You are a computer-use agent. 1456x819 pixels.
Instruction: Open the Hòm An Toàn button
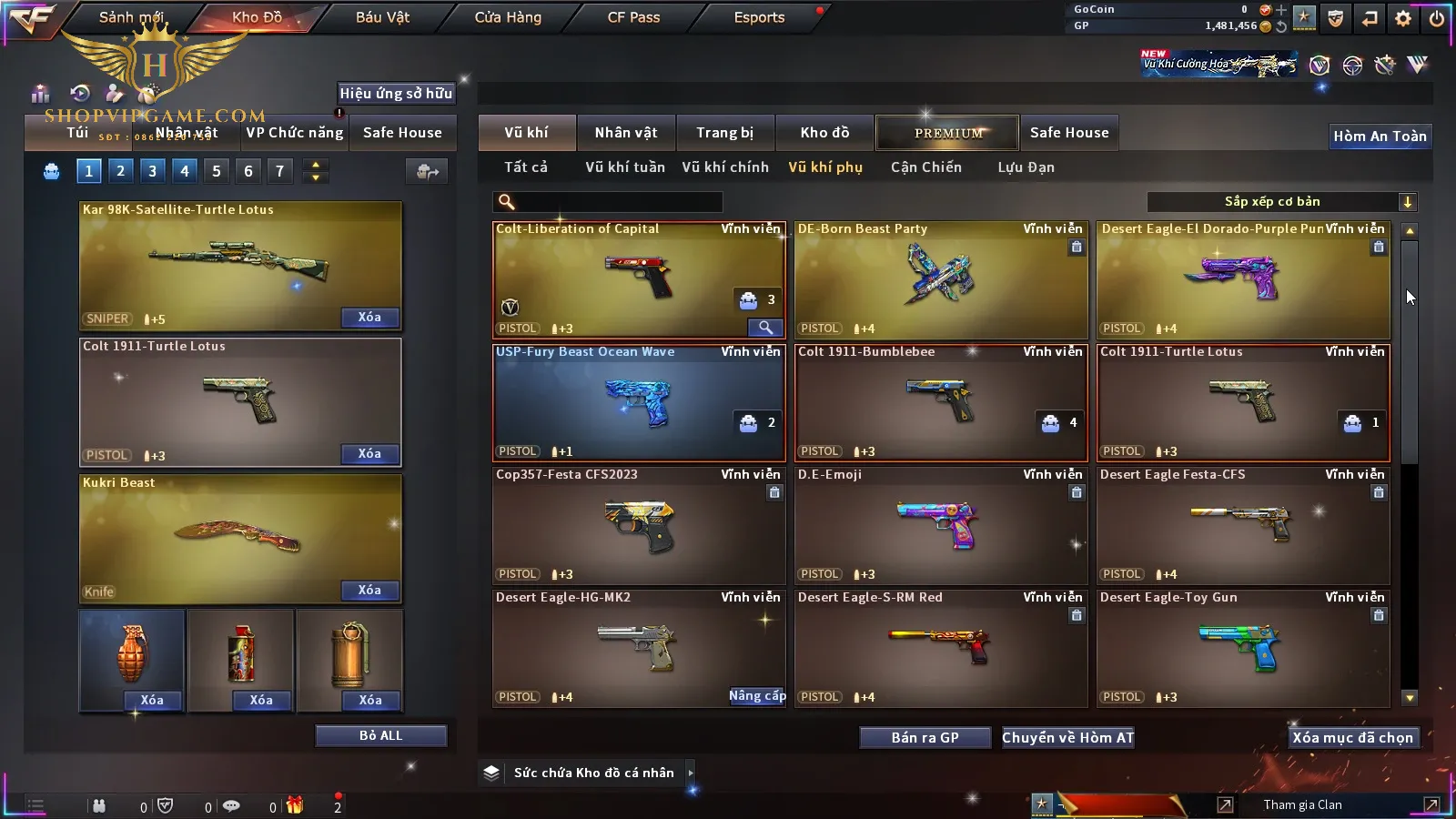point(1380,136)
